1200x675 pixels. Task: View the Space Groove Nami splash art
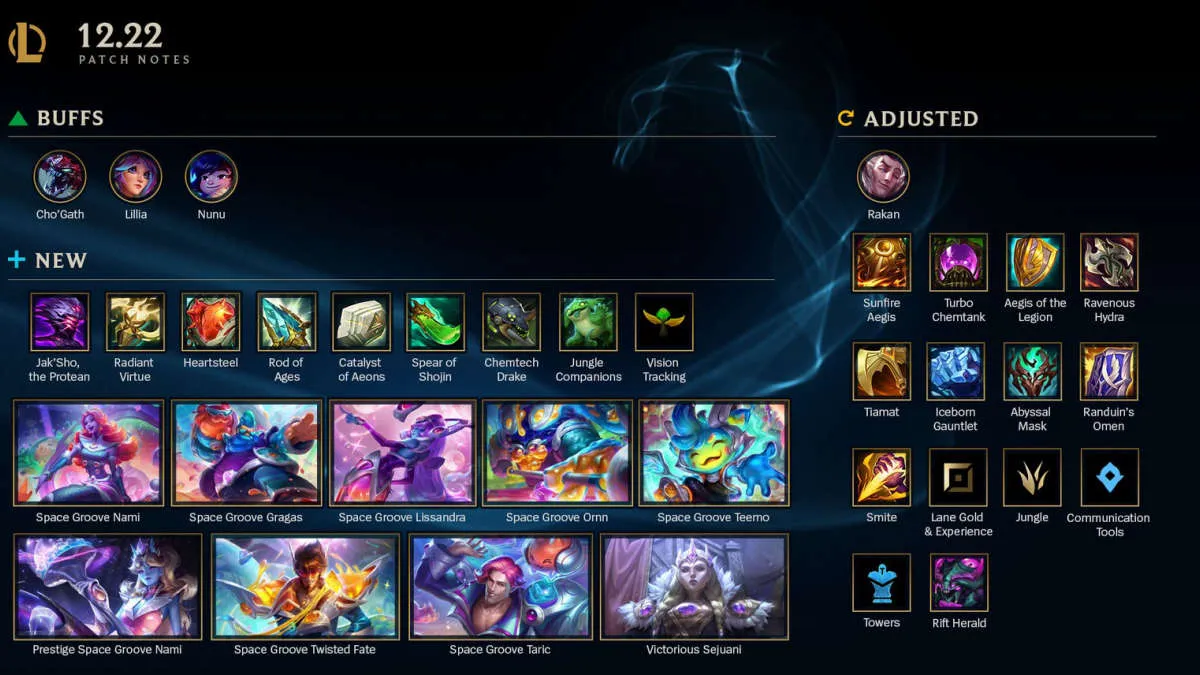[88, 453]
